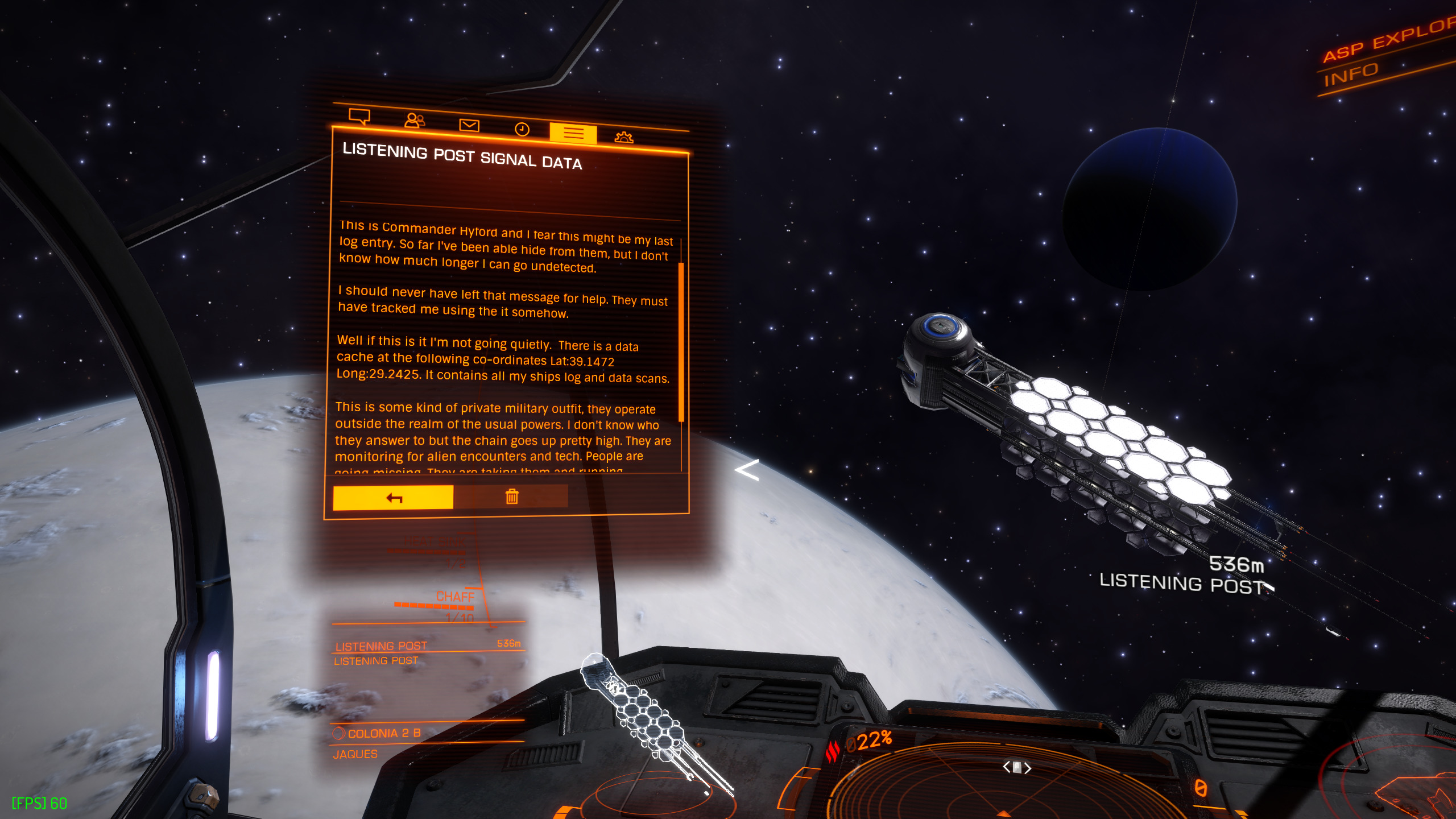Select the Listening Post contact entry
Screen dimensions: 1456x819
381,646
